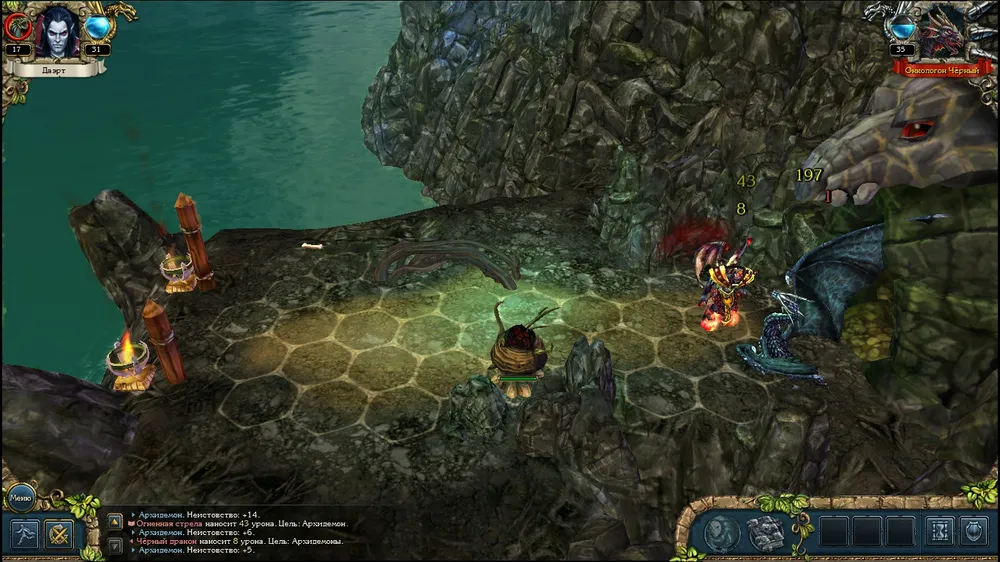Open the stone spell book icon

click(765, 533)
